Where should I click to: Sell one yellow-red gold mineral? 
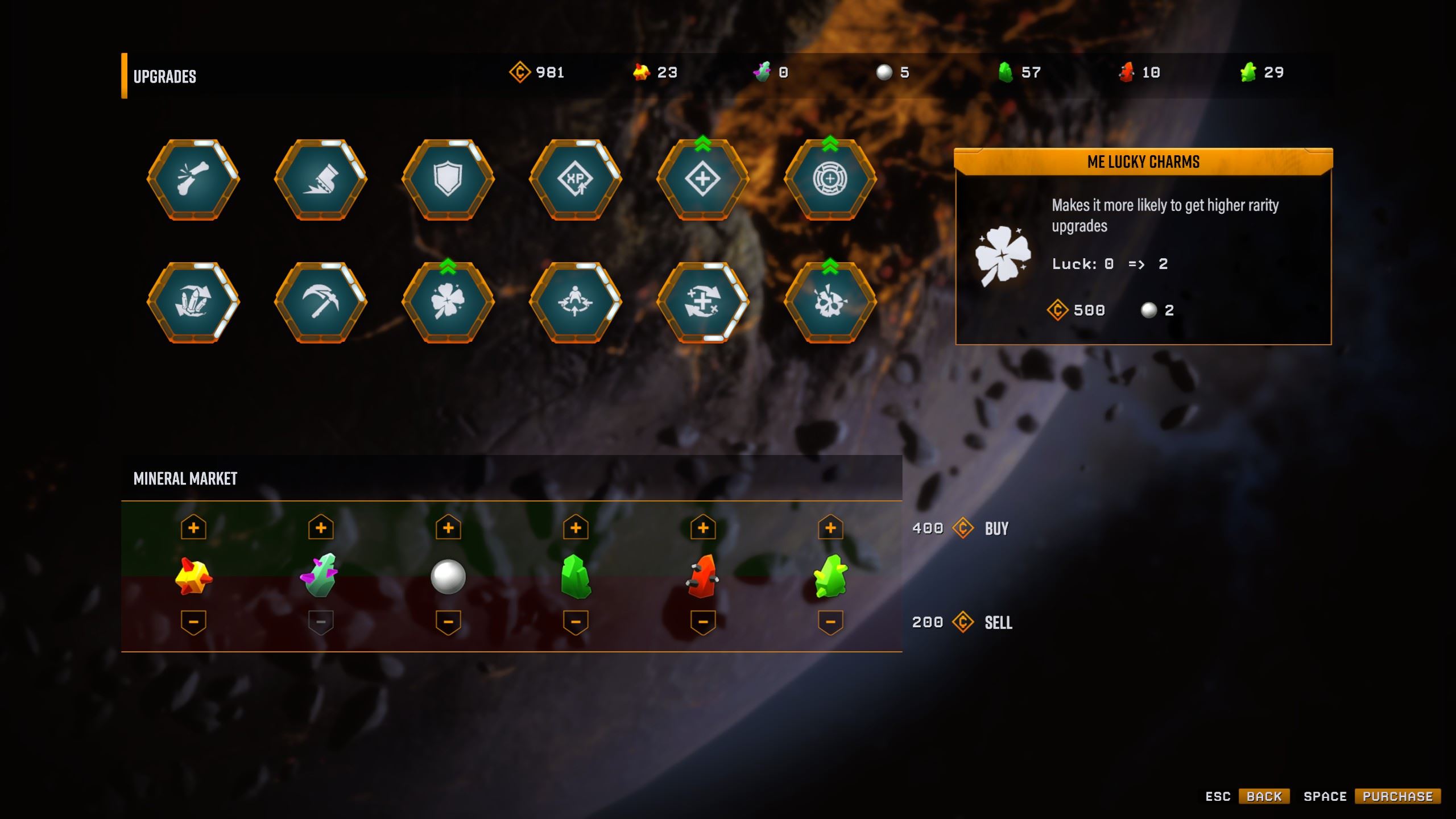(x=193, y=622)
